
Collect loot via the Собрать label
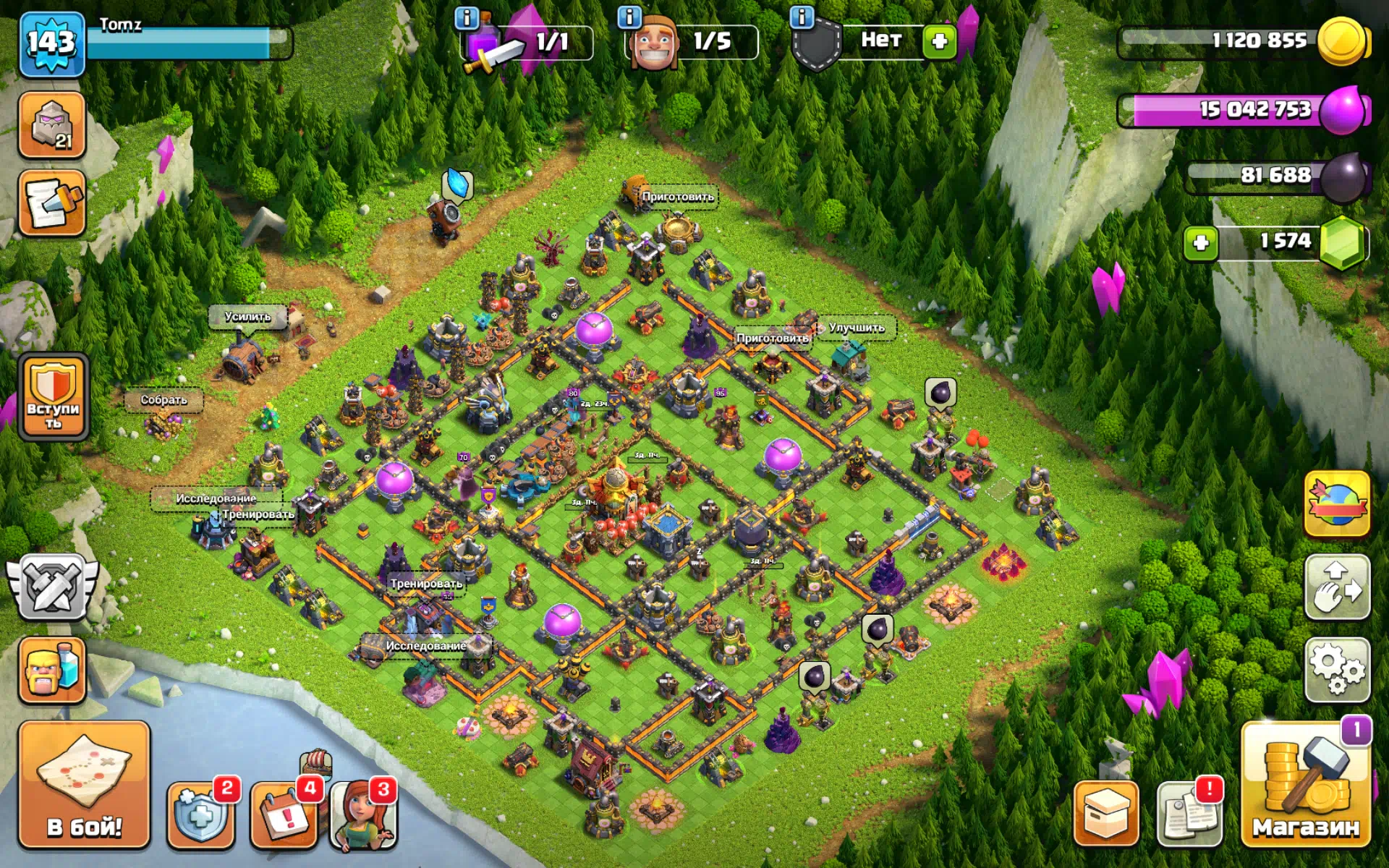click(163, 400)
